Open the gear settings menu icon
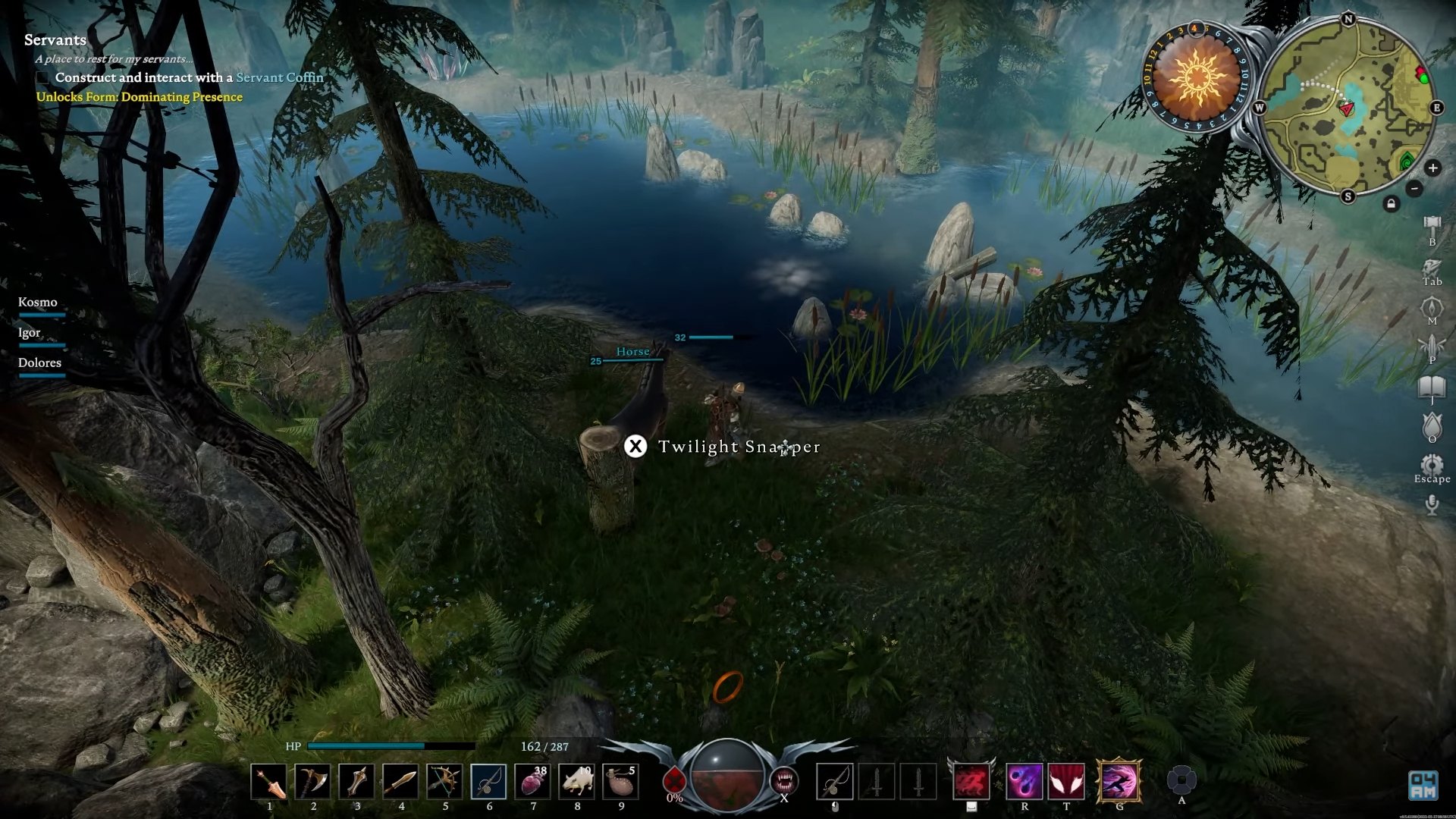The image size is (1456, 819). pyautogui.click(x=1432, y=464)
